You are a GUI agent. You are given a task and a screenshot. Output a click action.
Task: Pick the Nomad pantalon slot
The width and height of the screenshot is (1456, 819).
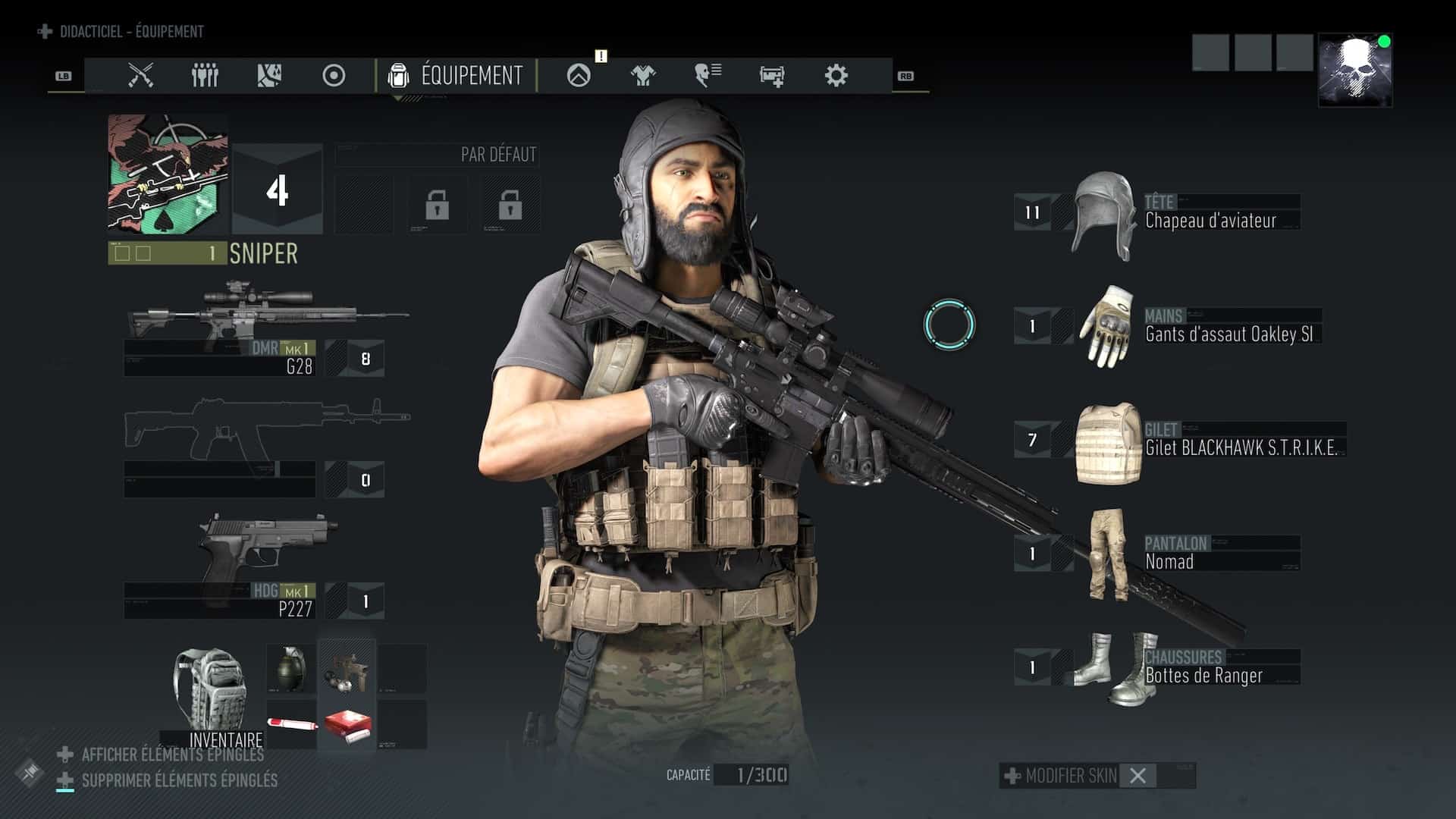1183,554
